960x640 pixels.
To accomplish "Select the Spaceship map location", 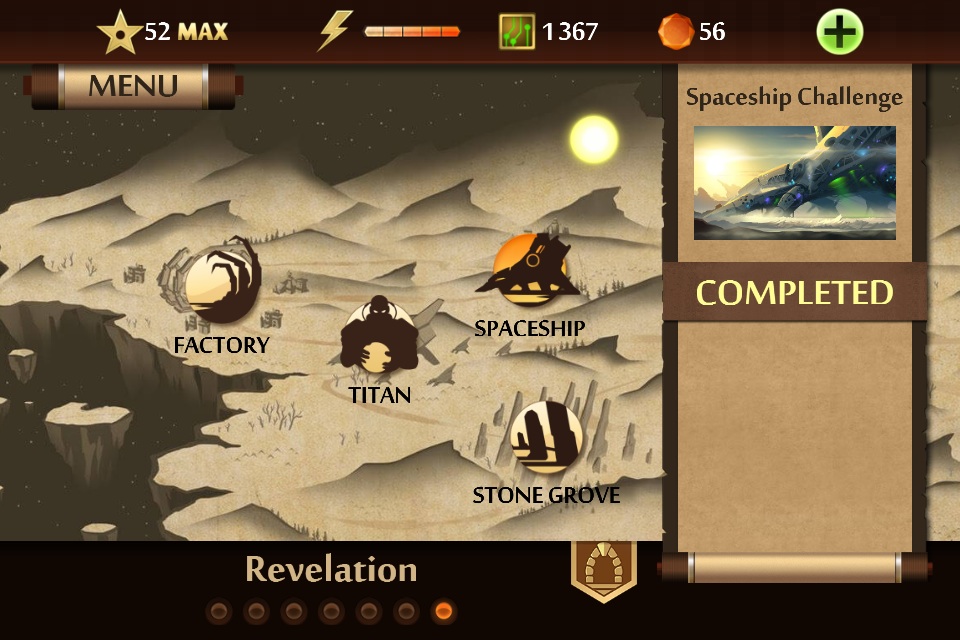I will tap(530, 270).
